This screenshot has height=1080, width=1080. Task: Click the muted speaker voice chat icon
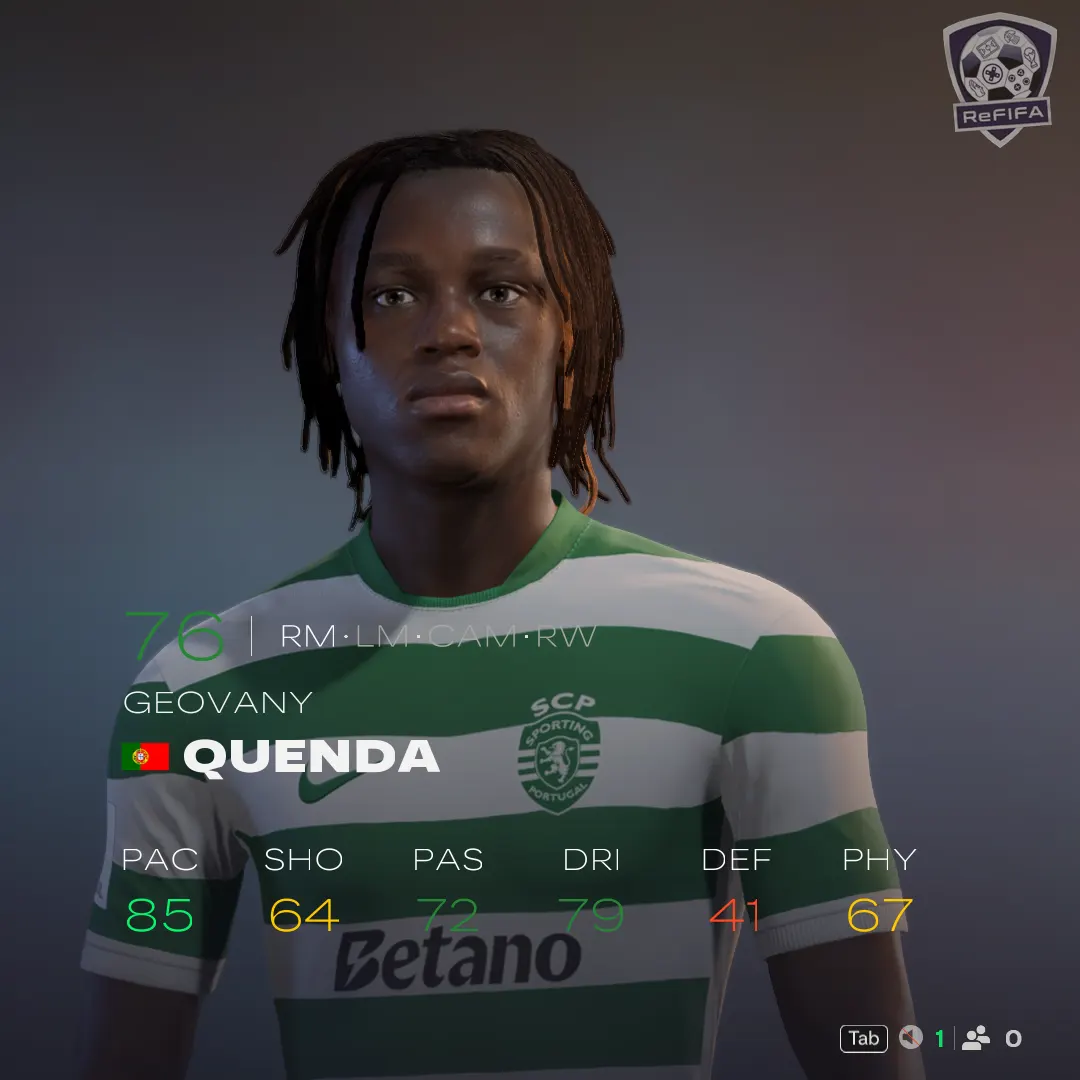(x=910, y=1038)
